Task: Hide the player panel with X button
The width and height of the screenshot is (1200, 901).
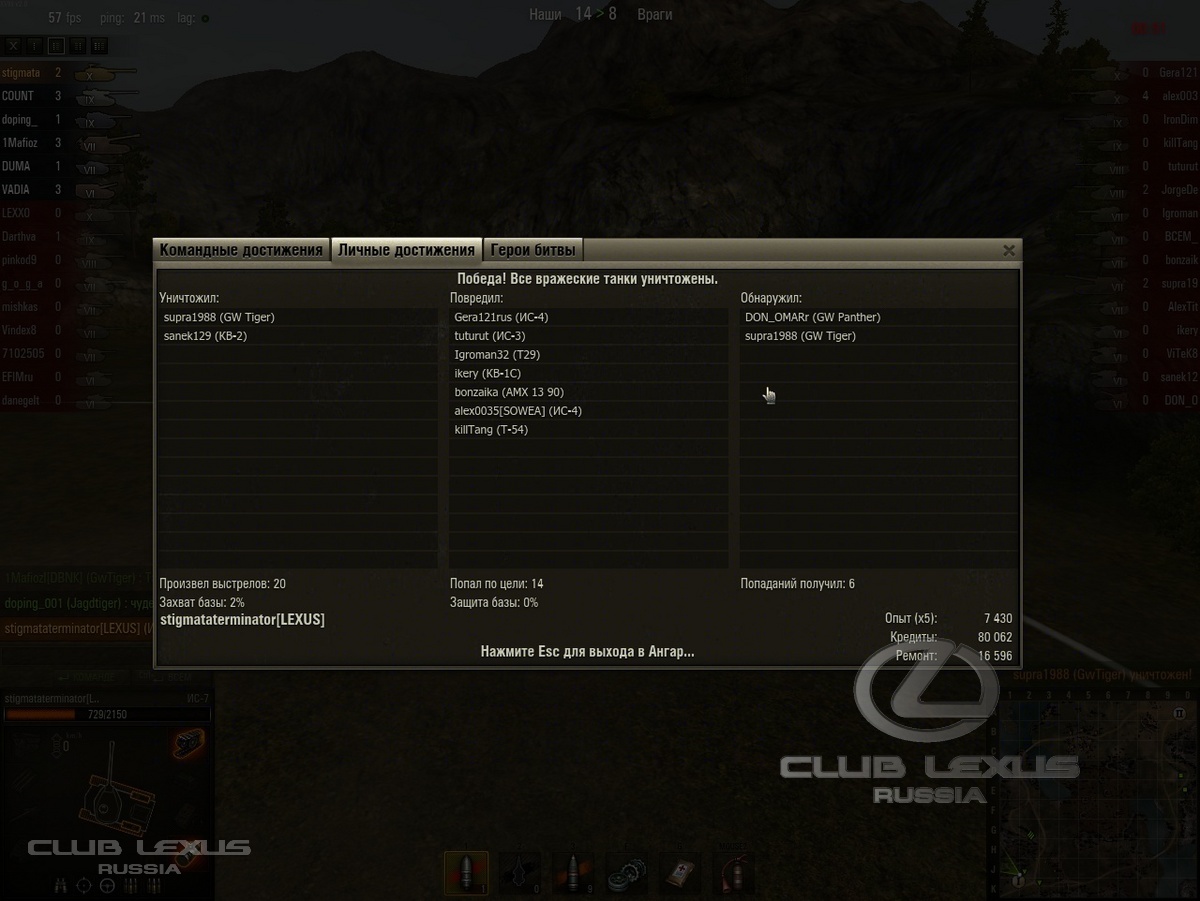Action: click(x=13, y=45)
